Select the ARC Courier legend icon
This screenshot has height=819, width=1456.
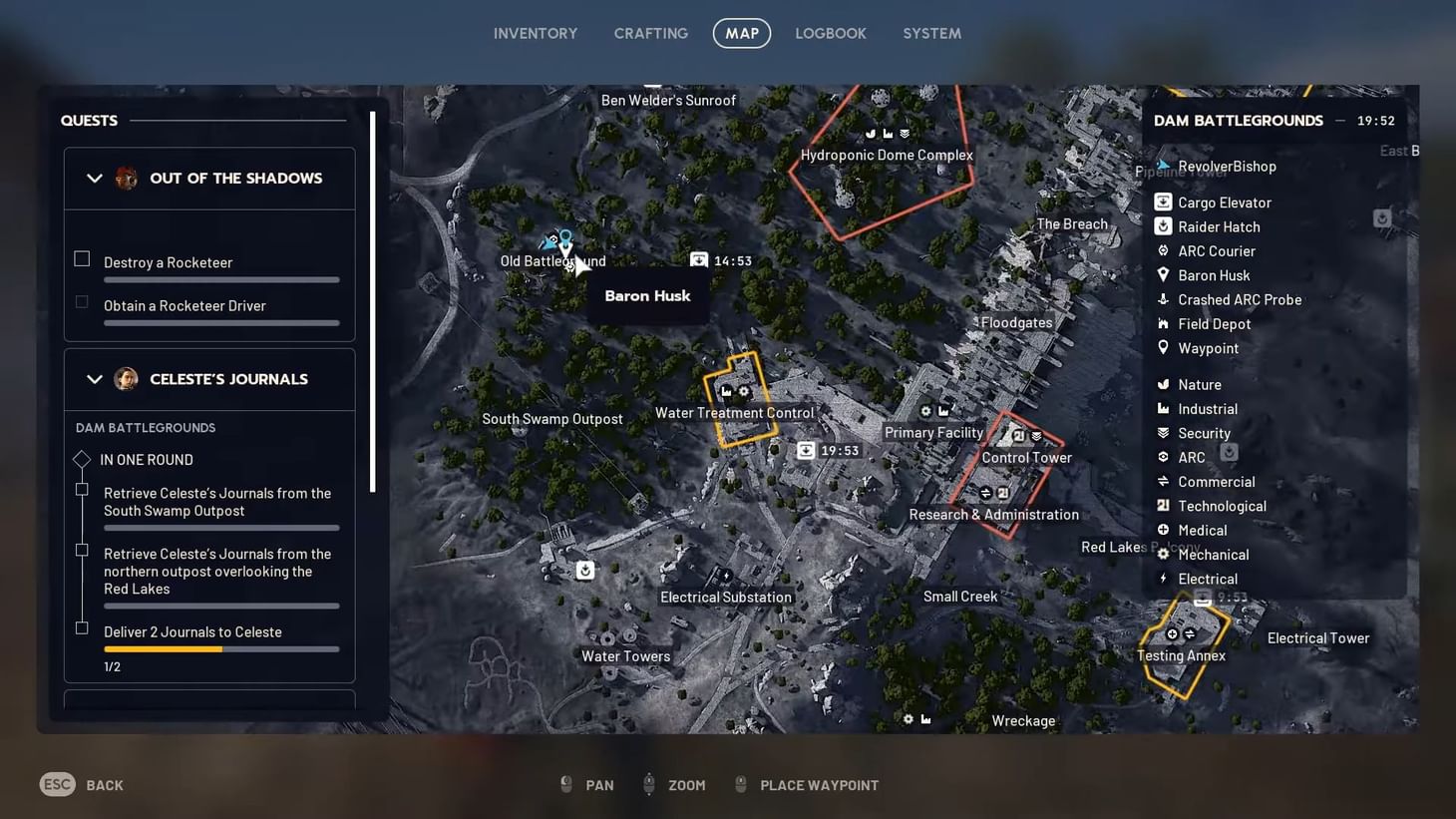tap(1163, 250)
